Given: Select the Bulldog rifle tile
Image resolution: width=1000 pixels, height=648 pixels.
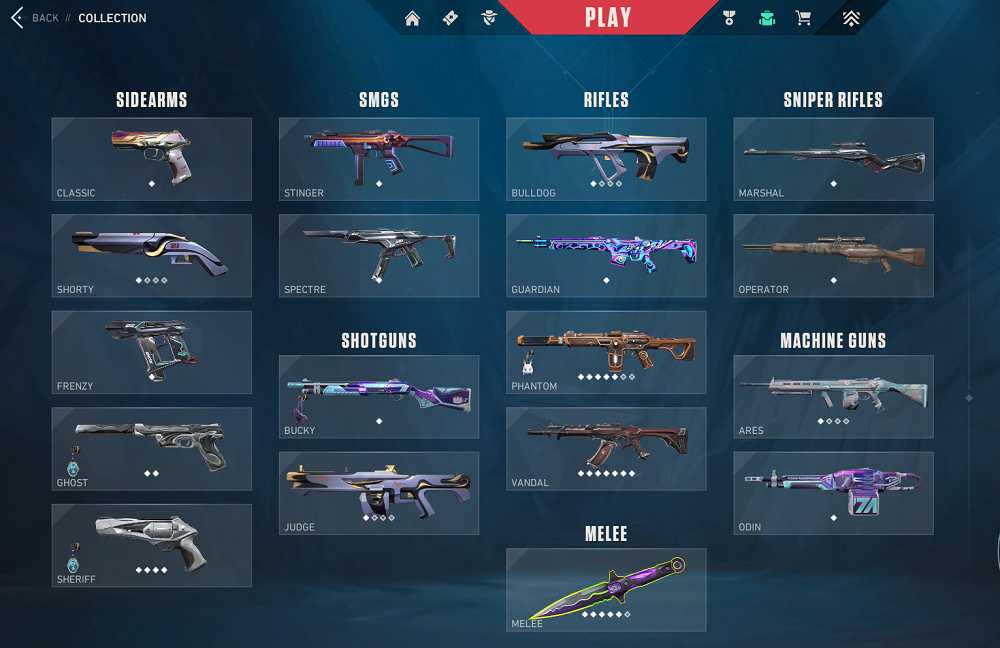Looking at the screenshot, I should tap(606, 159).
